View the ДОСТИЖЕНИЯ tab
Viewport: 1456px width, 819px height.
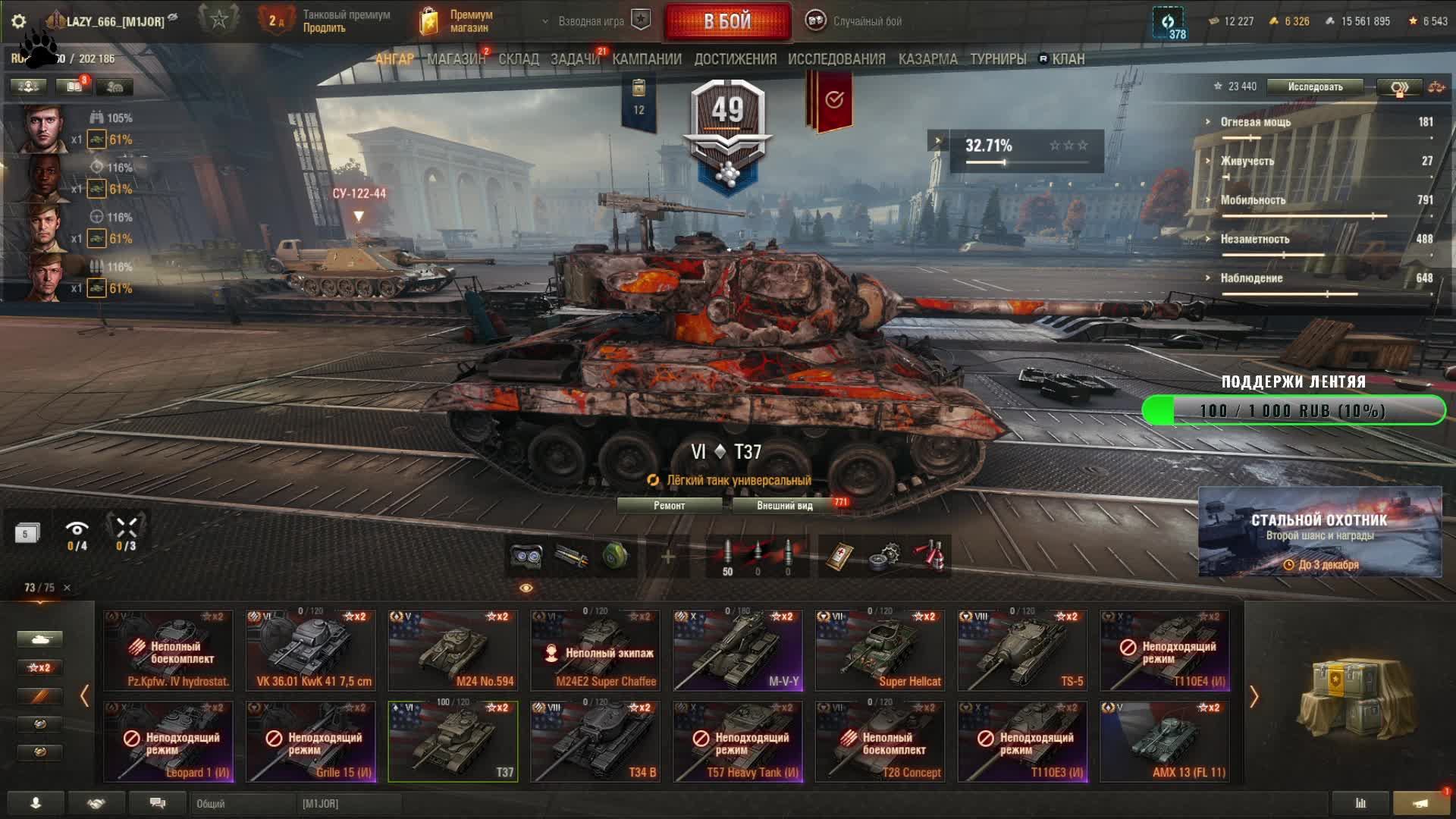pyautogui.click(x=735, y=59)
